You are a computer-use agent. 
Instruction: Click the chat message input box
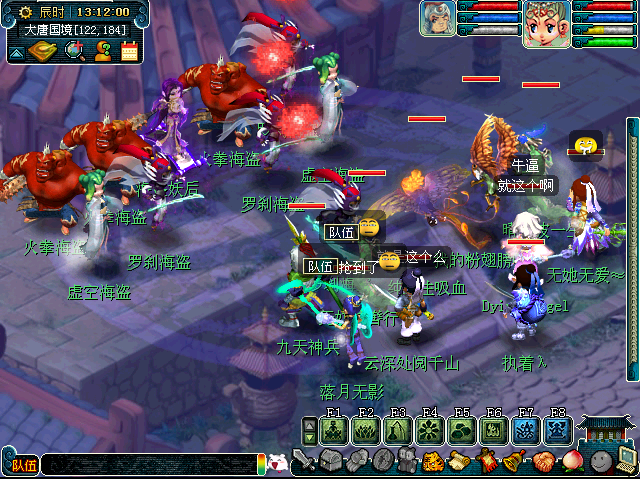pos(150,464)
